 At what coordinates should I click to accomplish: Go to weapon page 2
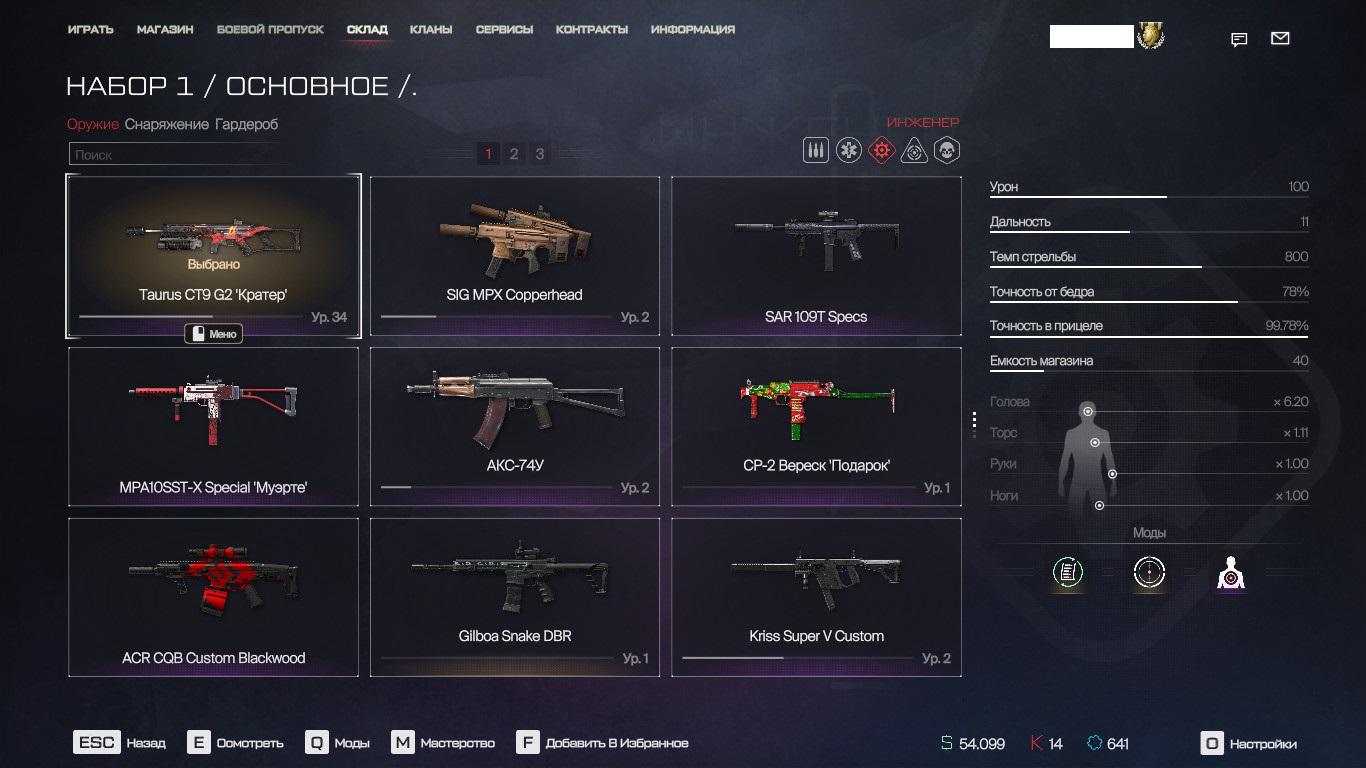click(x=514, y=154)
